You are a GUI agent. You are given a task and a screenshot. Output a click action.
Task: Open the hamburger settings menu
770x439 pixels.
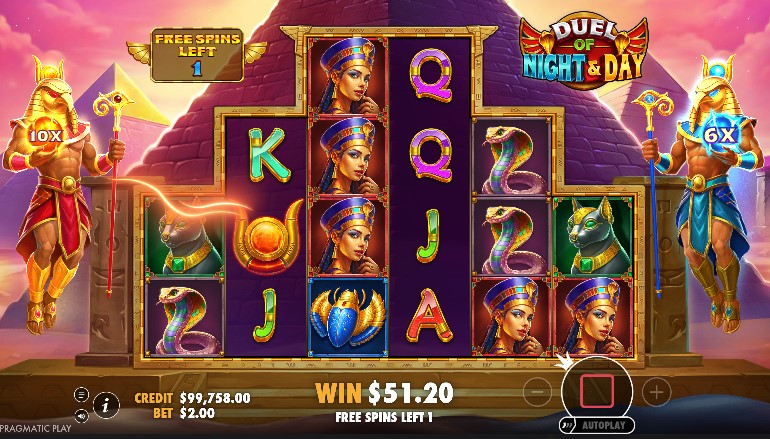coord(81,395)
